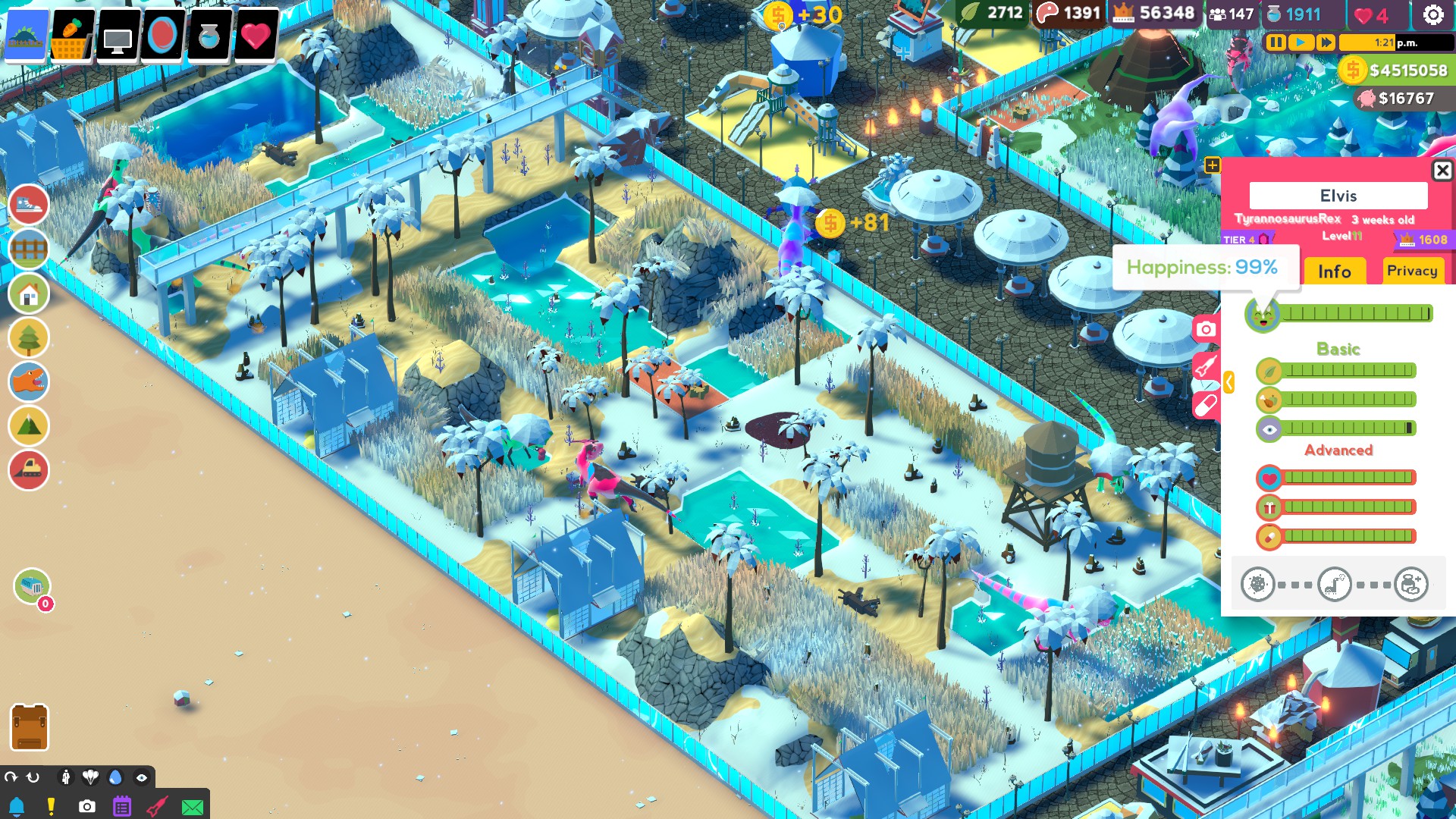Open the purple tasks notepad

122,807
